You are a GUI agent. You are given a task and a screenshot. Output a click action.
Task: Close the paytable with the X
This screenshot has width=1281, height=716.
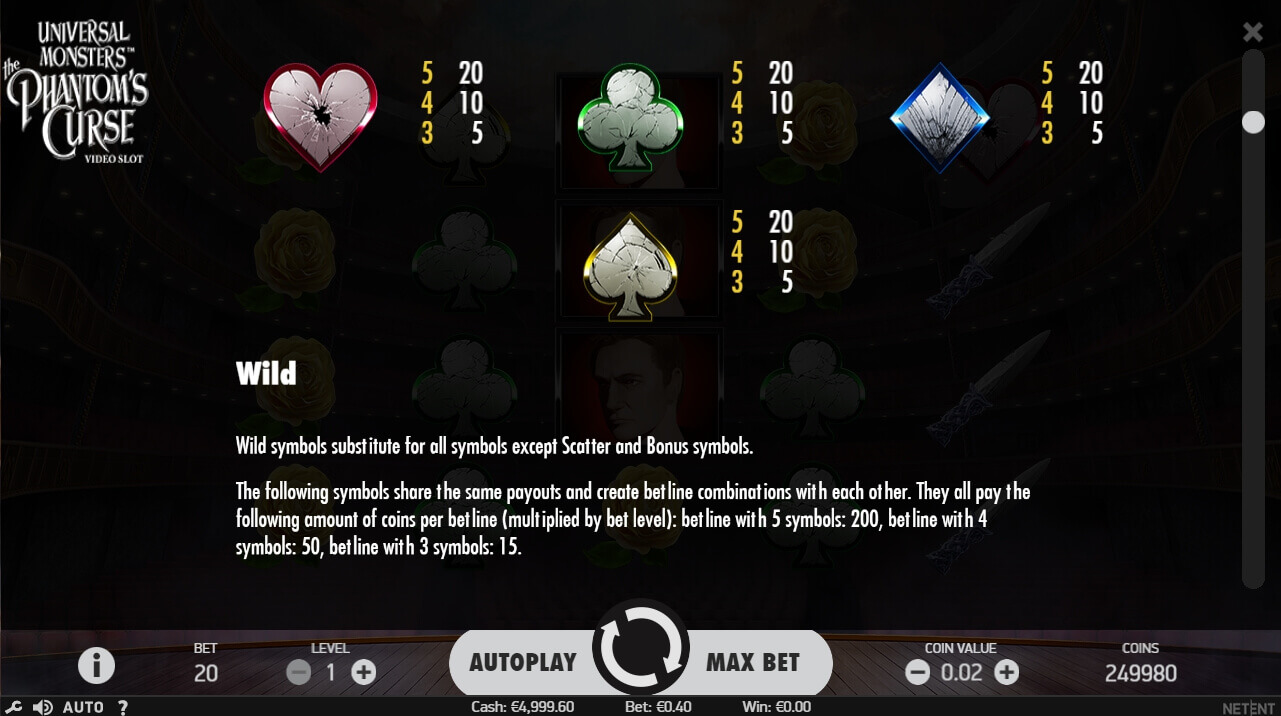click(1252, 32)
